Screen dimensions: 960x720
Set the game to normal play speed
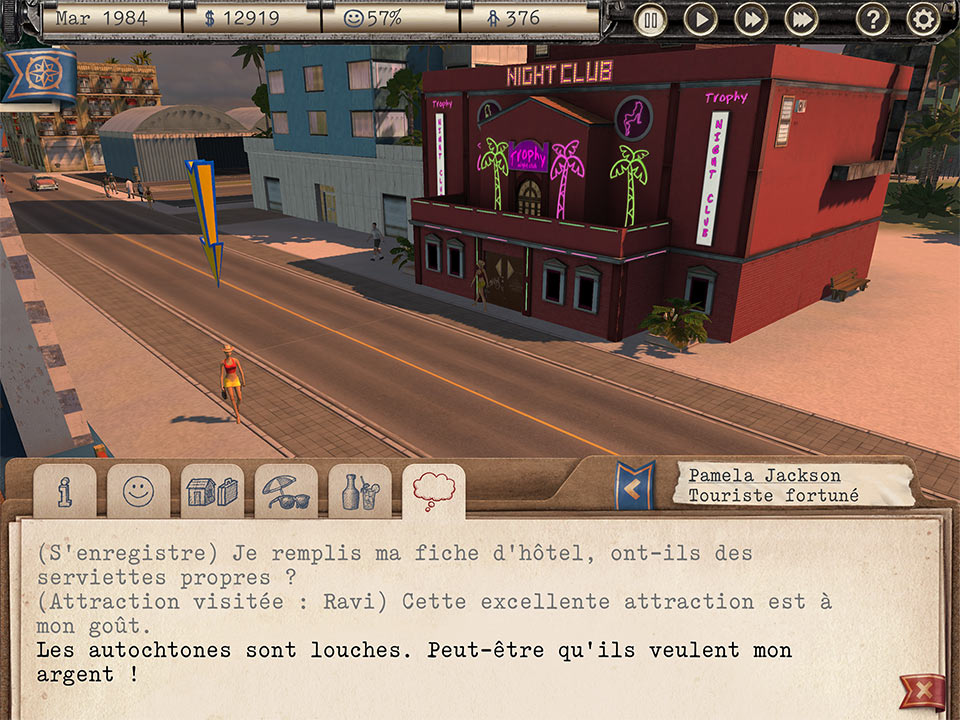(x=700, y=19)
